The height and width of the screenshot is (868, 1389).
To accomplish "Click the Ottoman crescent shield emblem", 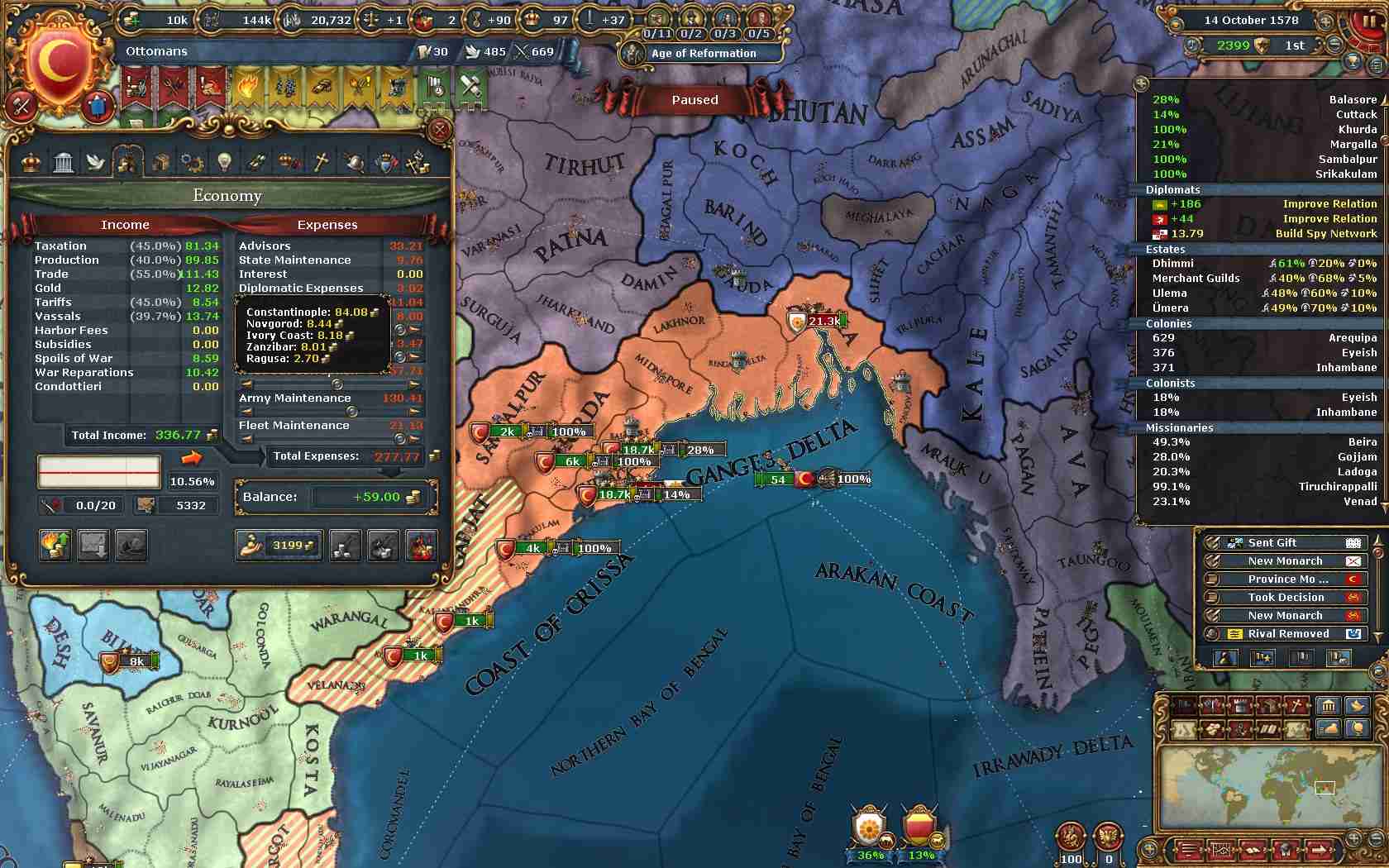I will 58,66.
